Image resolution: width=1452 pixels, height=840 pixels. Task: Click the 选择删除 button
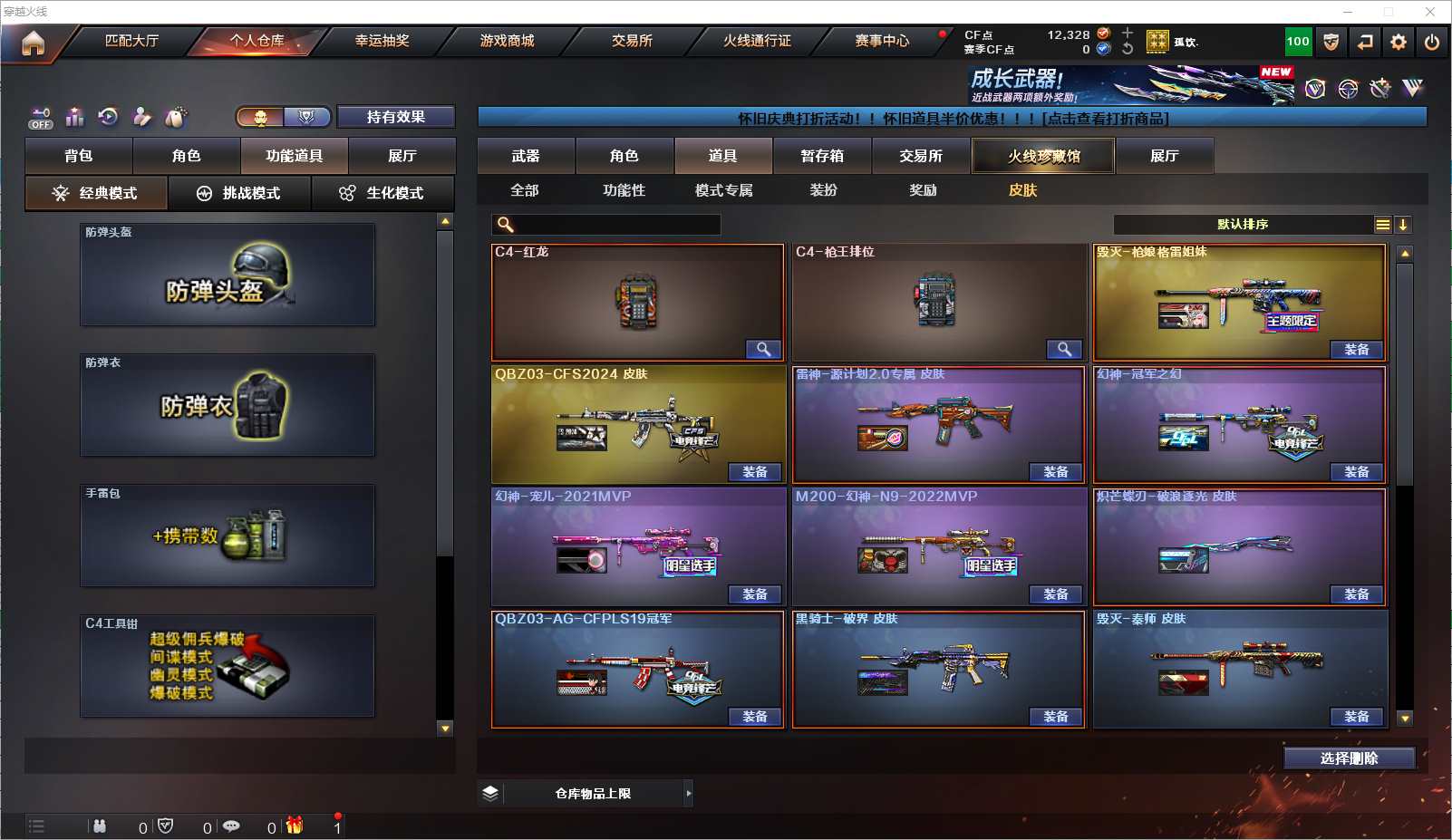1349,758
